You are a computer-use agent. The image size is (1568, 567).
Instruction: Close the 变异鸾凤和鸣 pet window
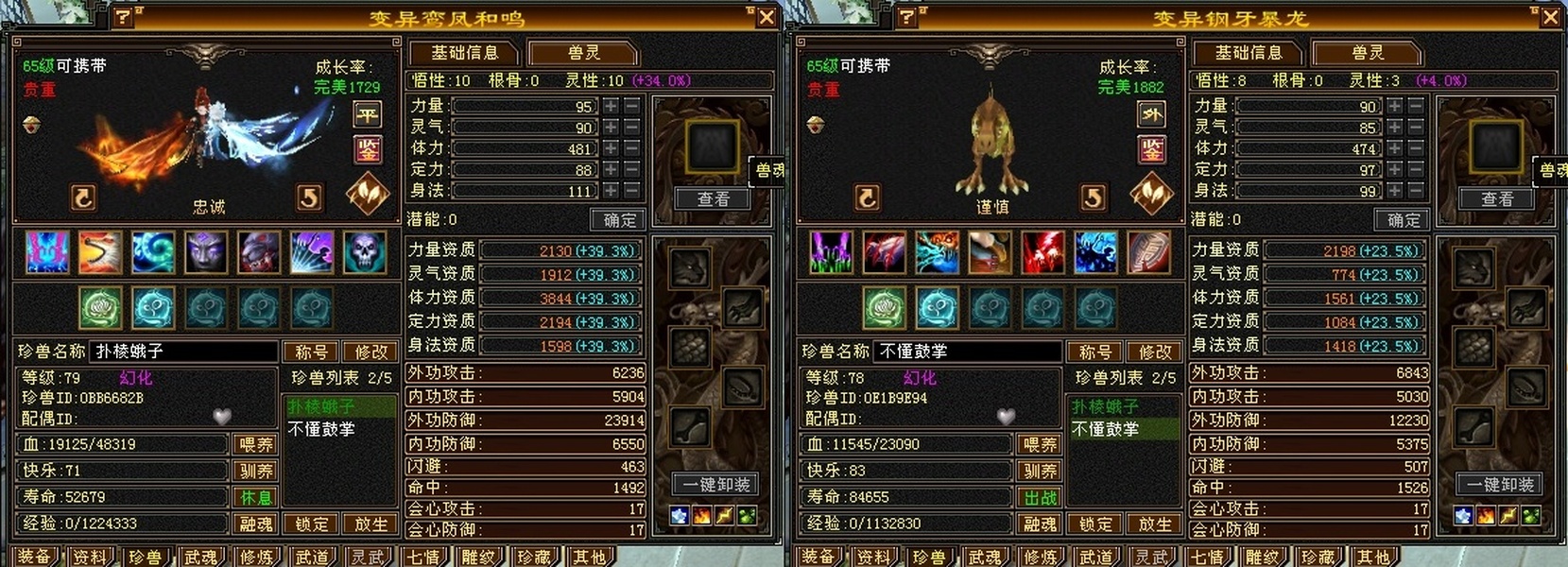pyautogui.click(x=767, y=17)
